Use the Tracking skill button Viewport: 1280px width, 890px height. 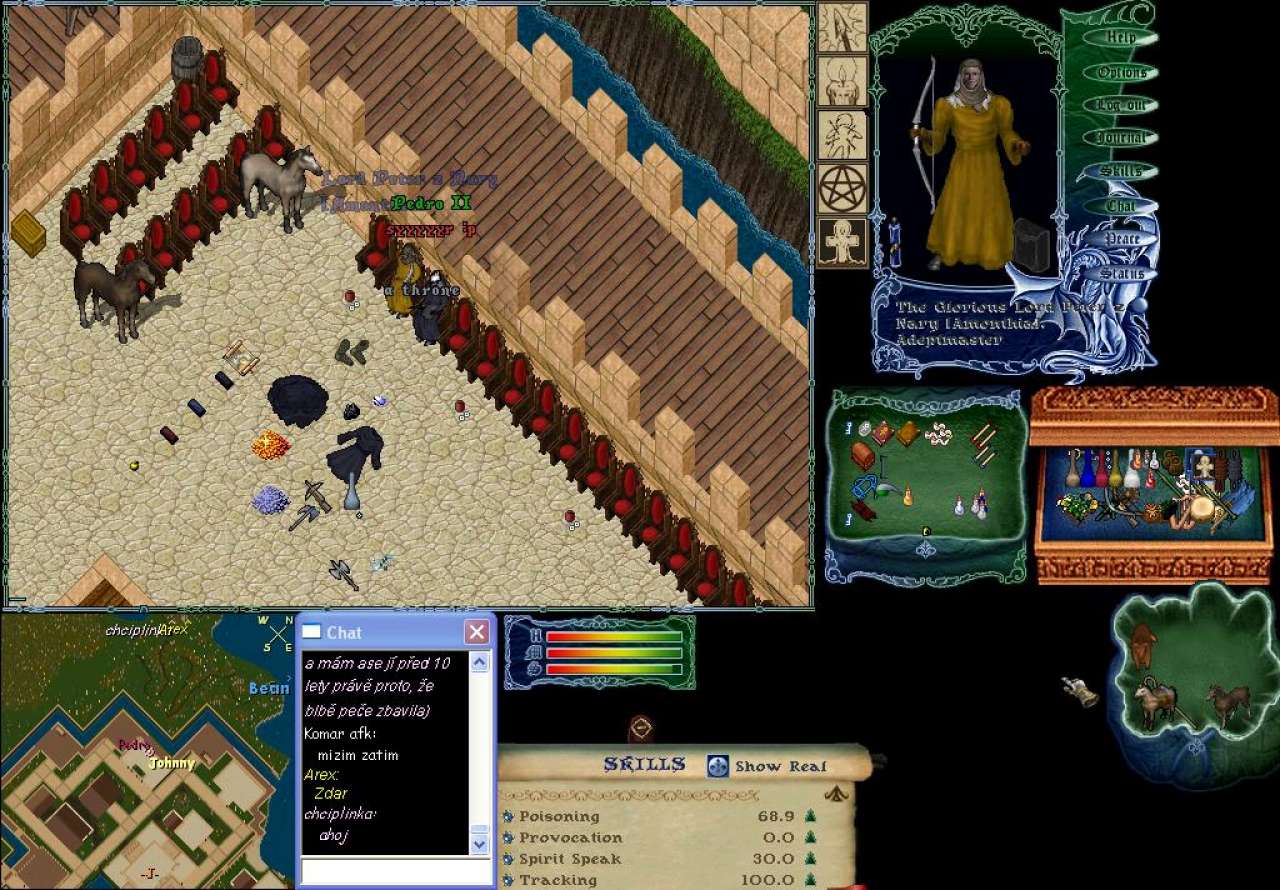(x=507, y=880)
